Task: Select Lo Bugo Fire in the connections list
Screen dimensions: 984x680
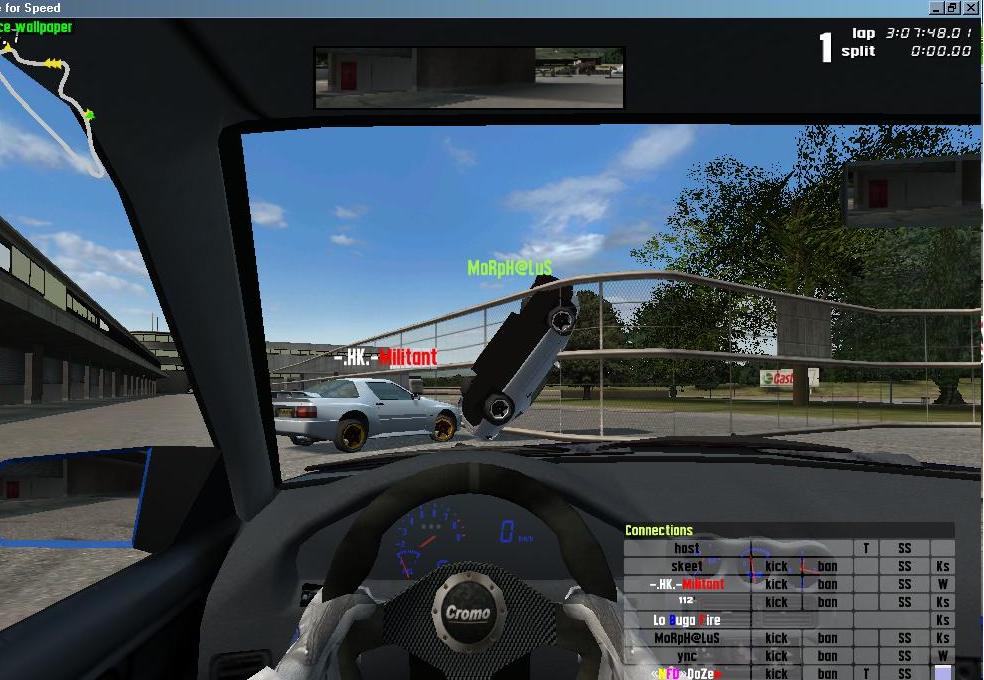Action: point(686,620)
